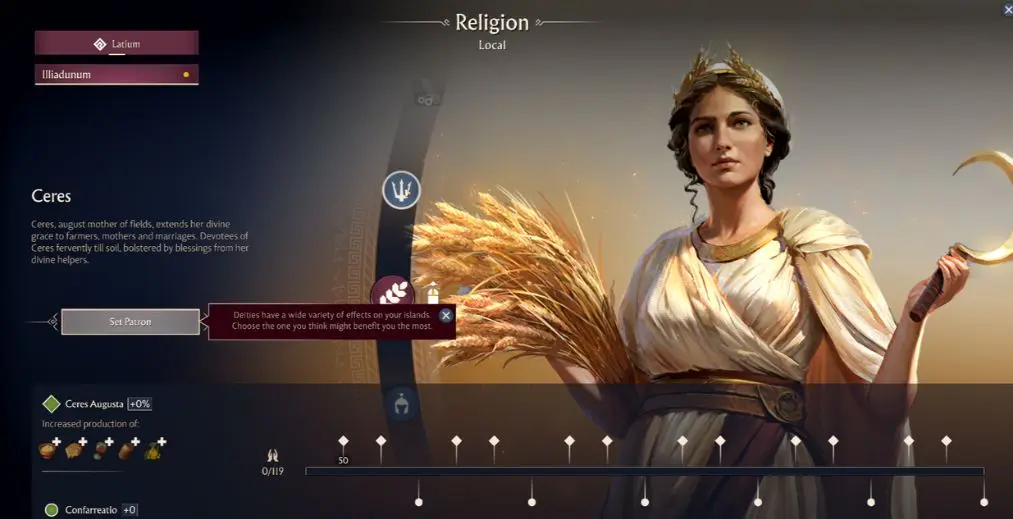Select the wheat Ceres deity icon
This screenshot has width=1013, height=519.
pos(392,295)
